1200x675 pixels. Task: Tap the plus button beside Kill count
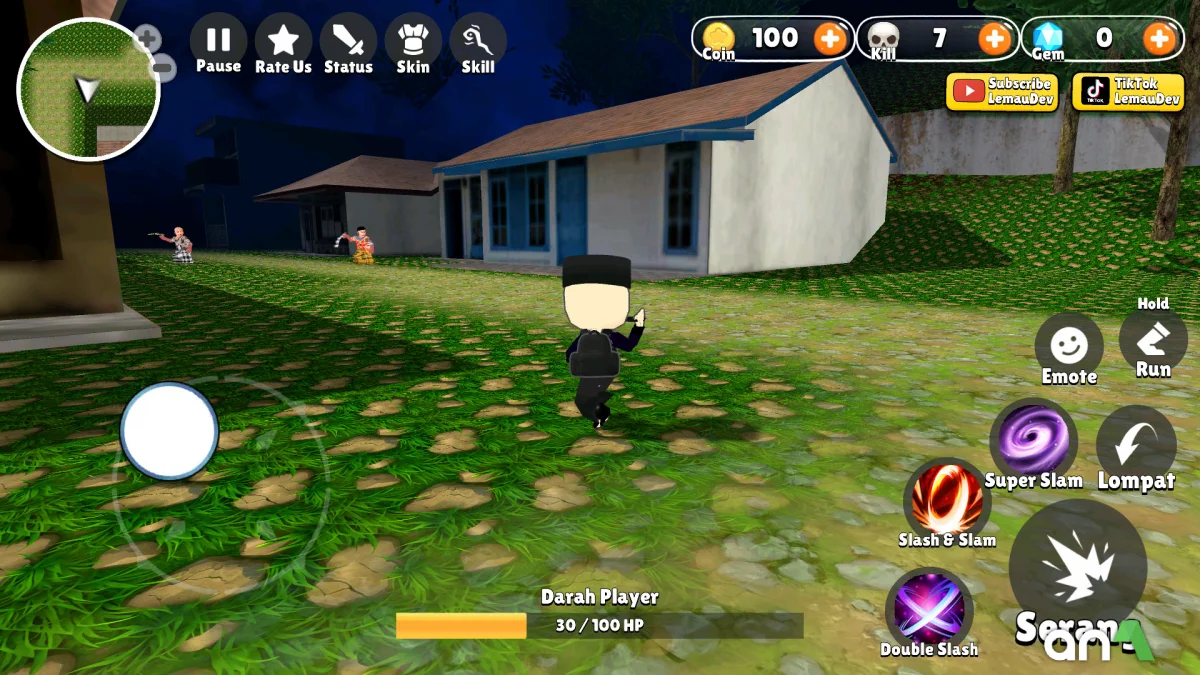point(994,39)
